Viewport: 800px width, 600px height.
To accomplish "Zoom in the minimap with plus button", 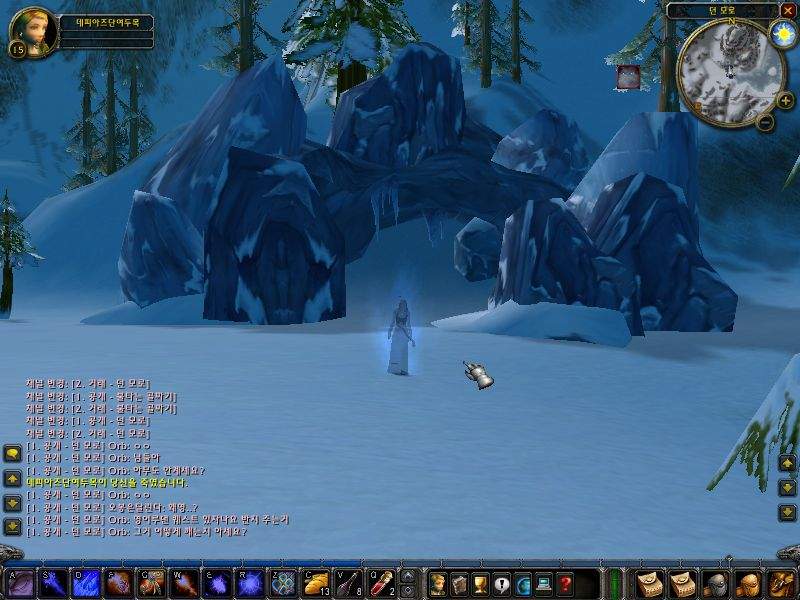I will click(785, 100).
